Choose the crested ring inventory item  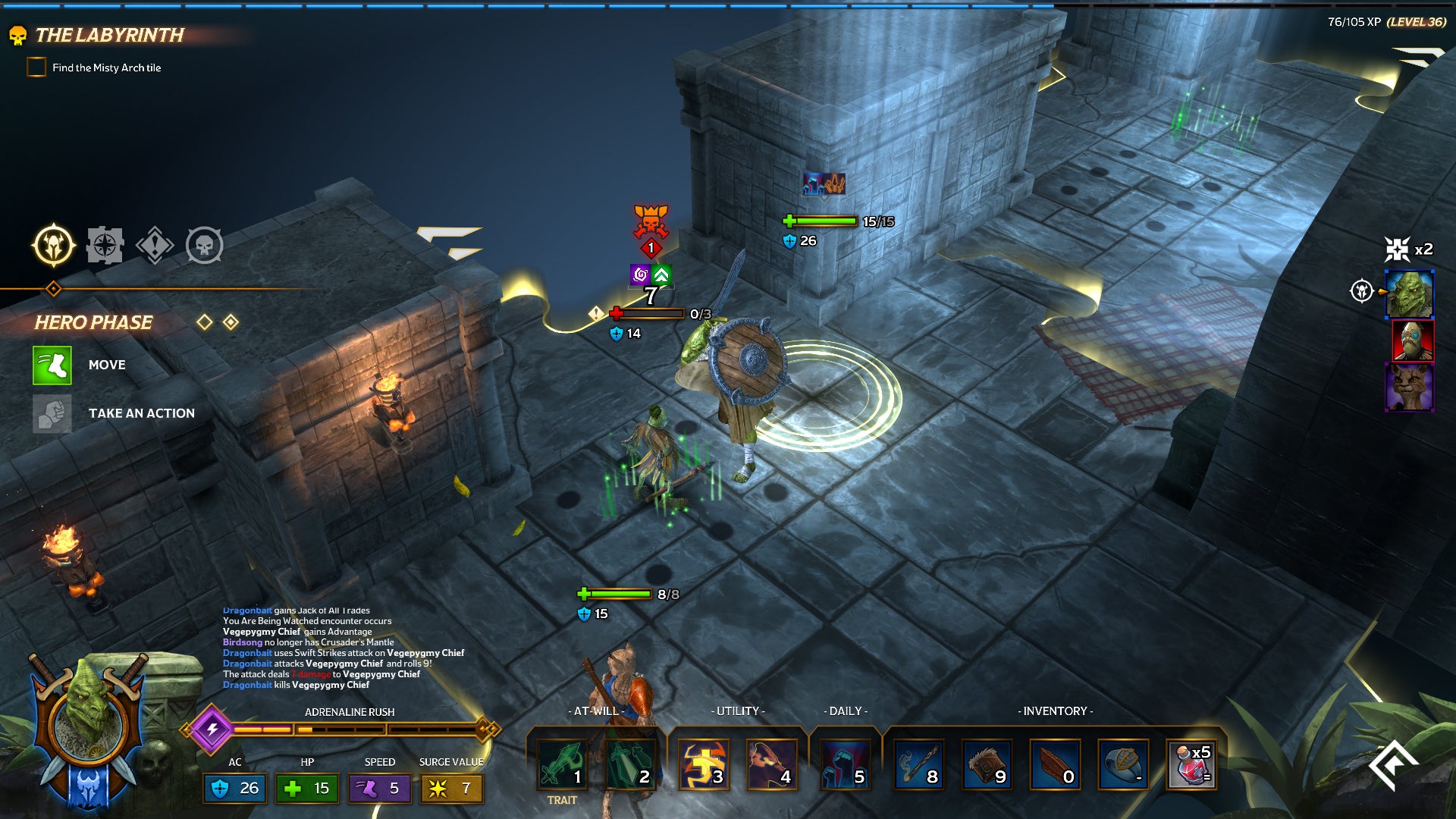(x=1123, y=764)
